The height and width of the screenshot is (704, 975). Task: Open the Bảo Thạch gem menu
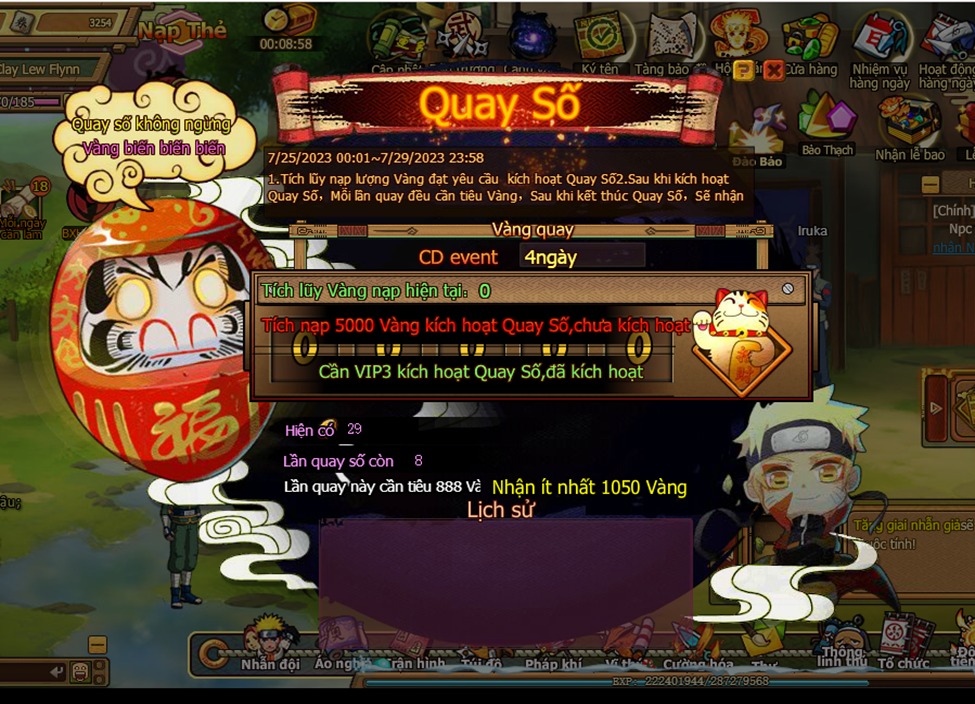826,123
